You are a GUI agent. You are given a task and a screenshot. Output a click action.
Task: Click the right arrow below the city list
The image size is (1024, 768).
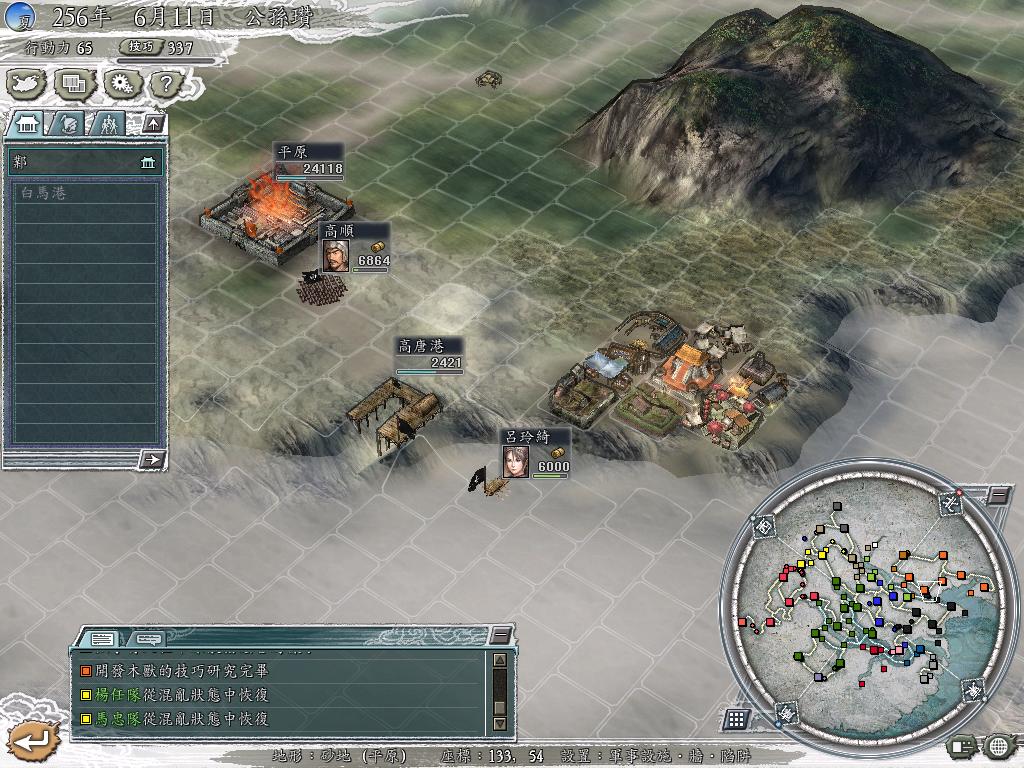pos(153,459)
